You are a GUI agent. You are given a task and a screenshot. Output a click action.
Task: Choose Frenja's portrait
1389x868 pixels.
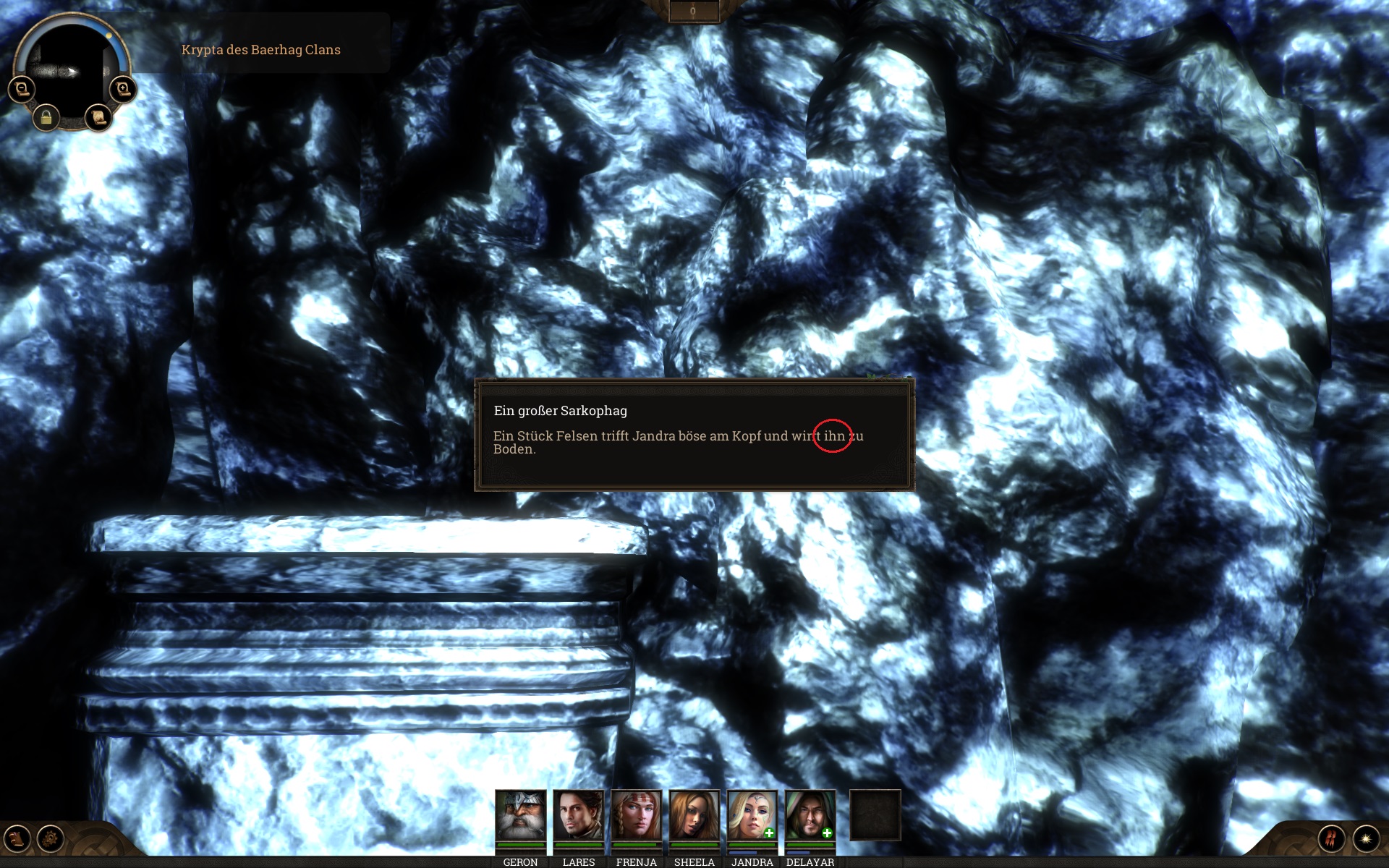636,815
